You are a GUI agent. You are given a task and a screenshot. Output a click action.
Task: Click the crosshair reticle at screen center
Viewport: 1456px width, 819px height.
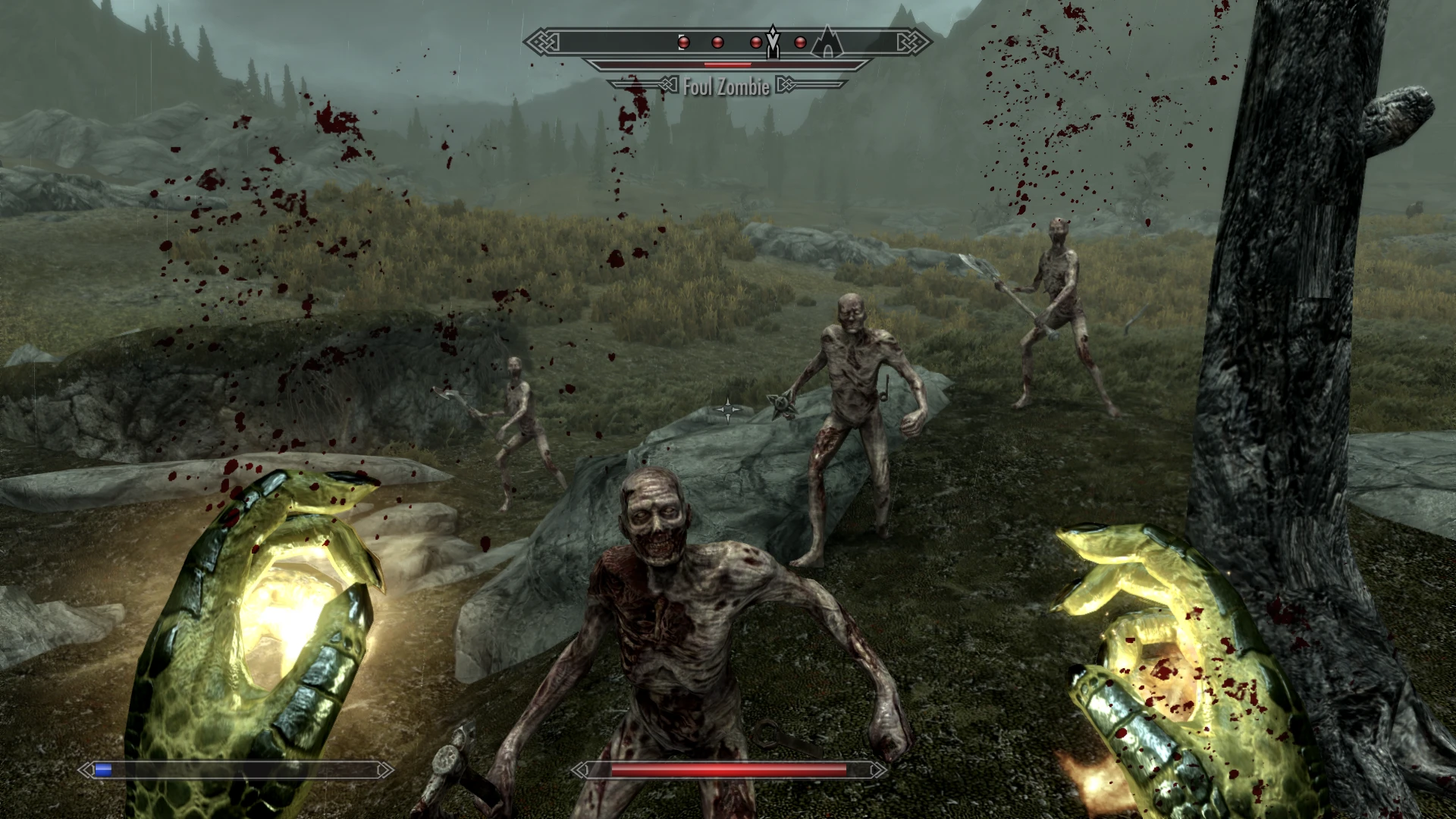pyautogui.click(x=728, y=409)
